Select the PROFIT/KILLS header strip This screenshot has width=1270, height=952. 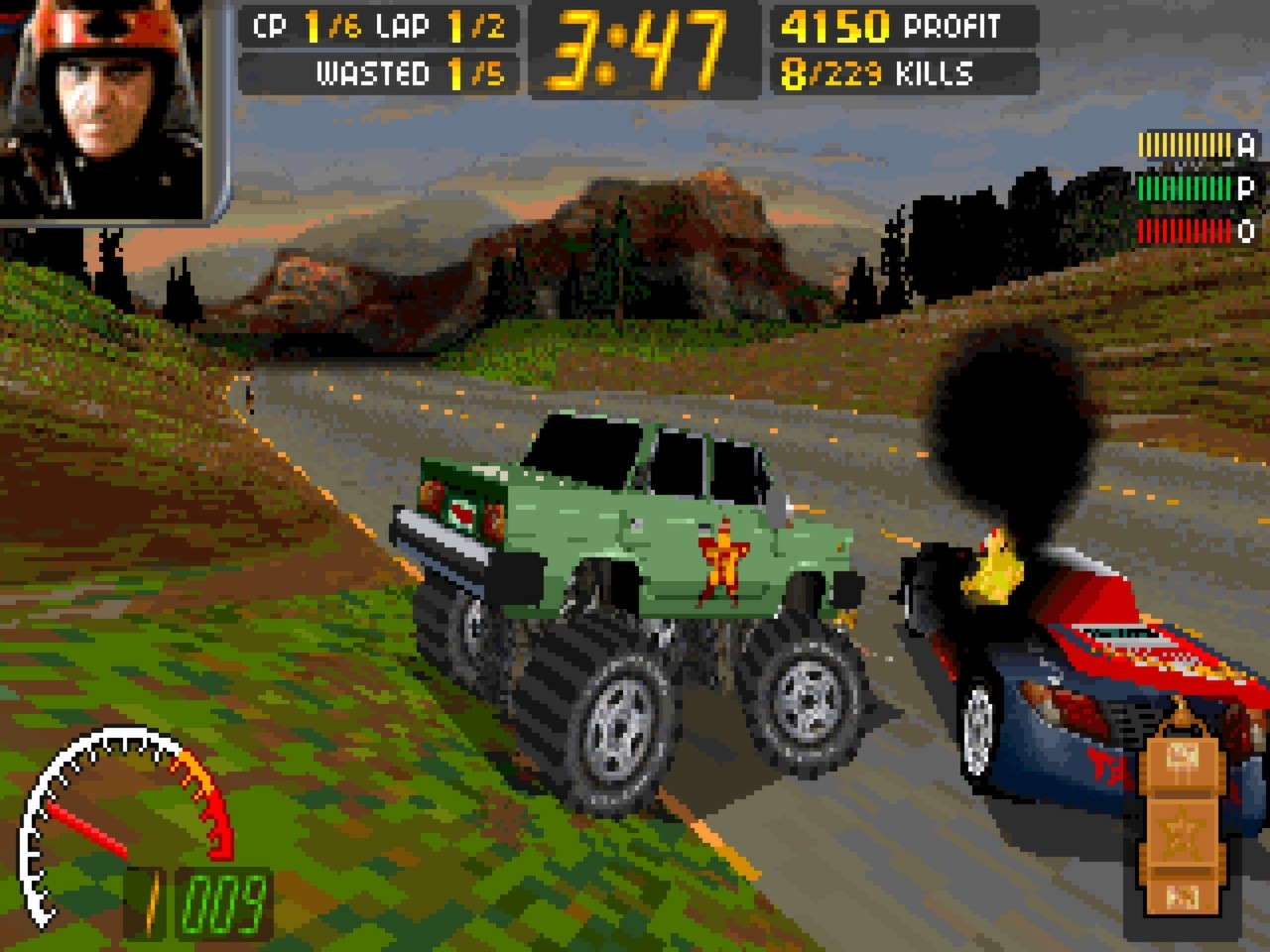coord(903,50)
